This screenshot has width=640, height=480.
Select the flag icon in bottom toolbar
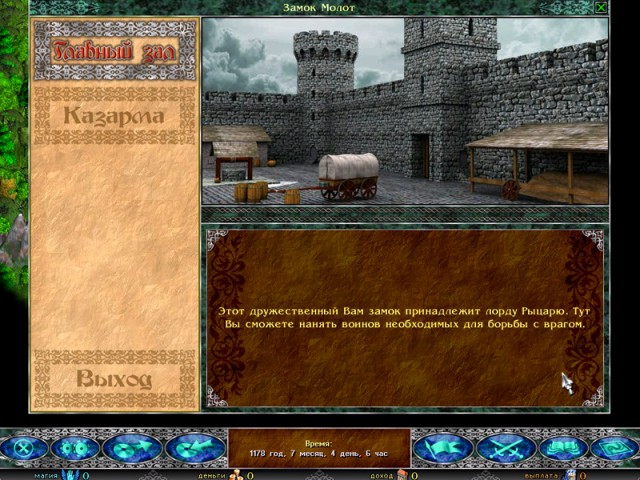(443, 449)
